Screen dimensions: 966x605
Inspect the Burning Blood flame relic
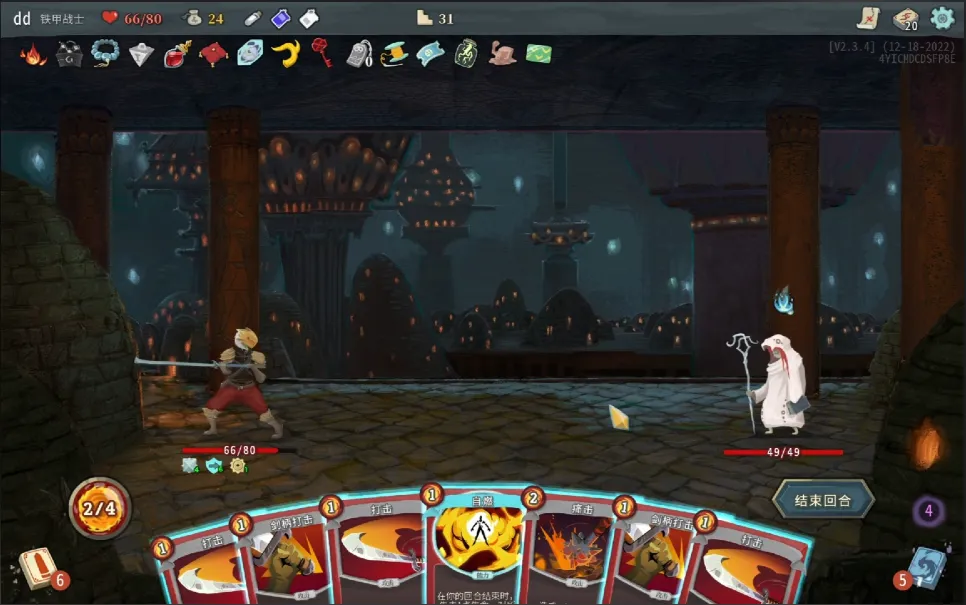pyautogui.click(x=33, y=54)
